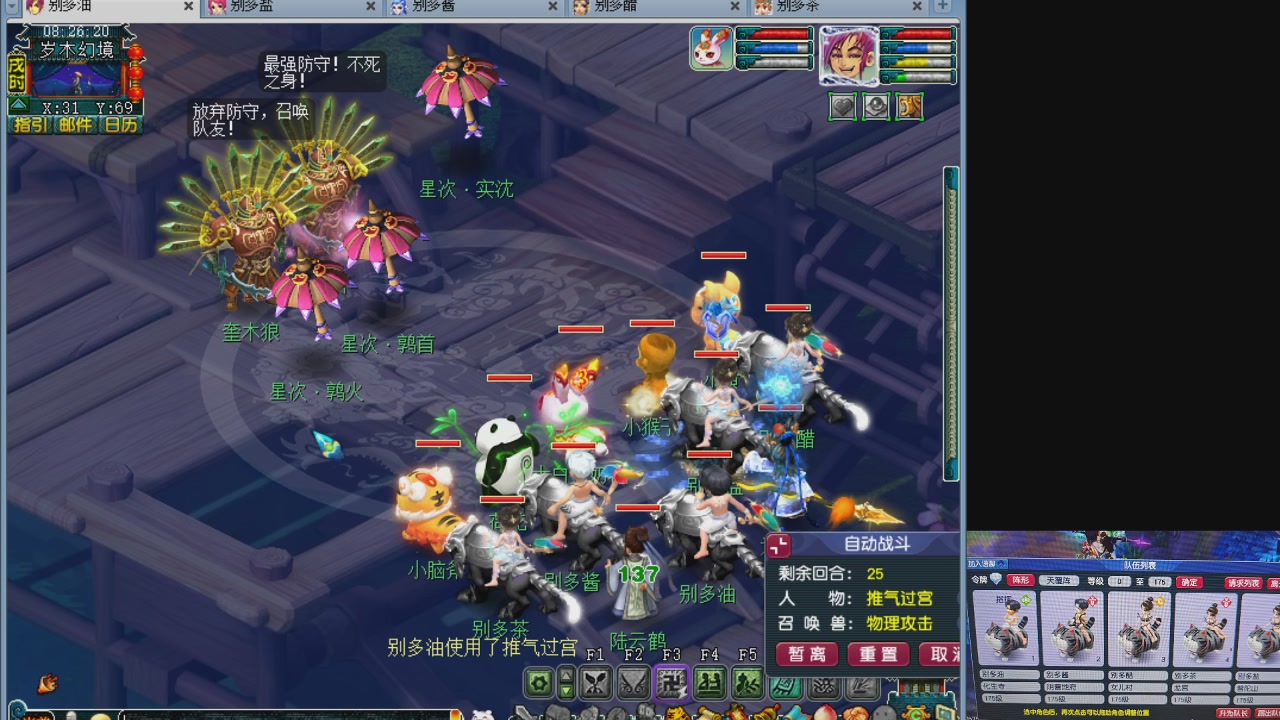The width and height of the screenshot is (1280, 720).
Task: Select the F1 sprout-shaped skill icon
Action: [x=594, y=681]
